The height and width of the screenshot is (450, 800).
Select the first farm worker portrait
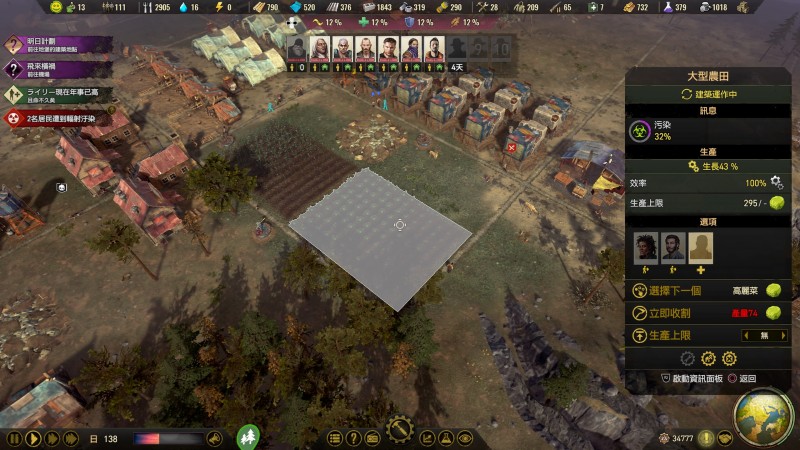click(x=646, y=247)
